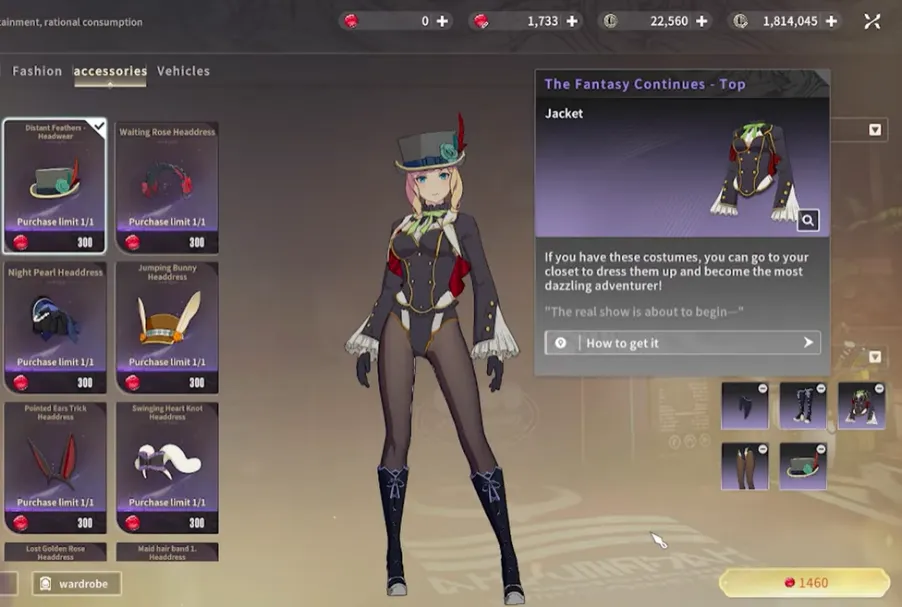Switch to the Fashion tab

[x=37, y=71]
